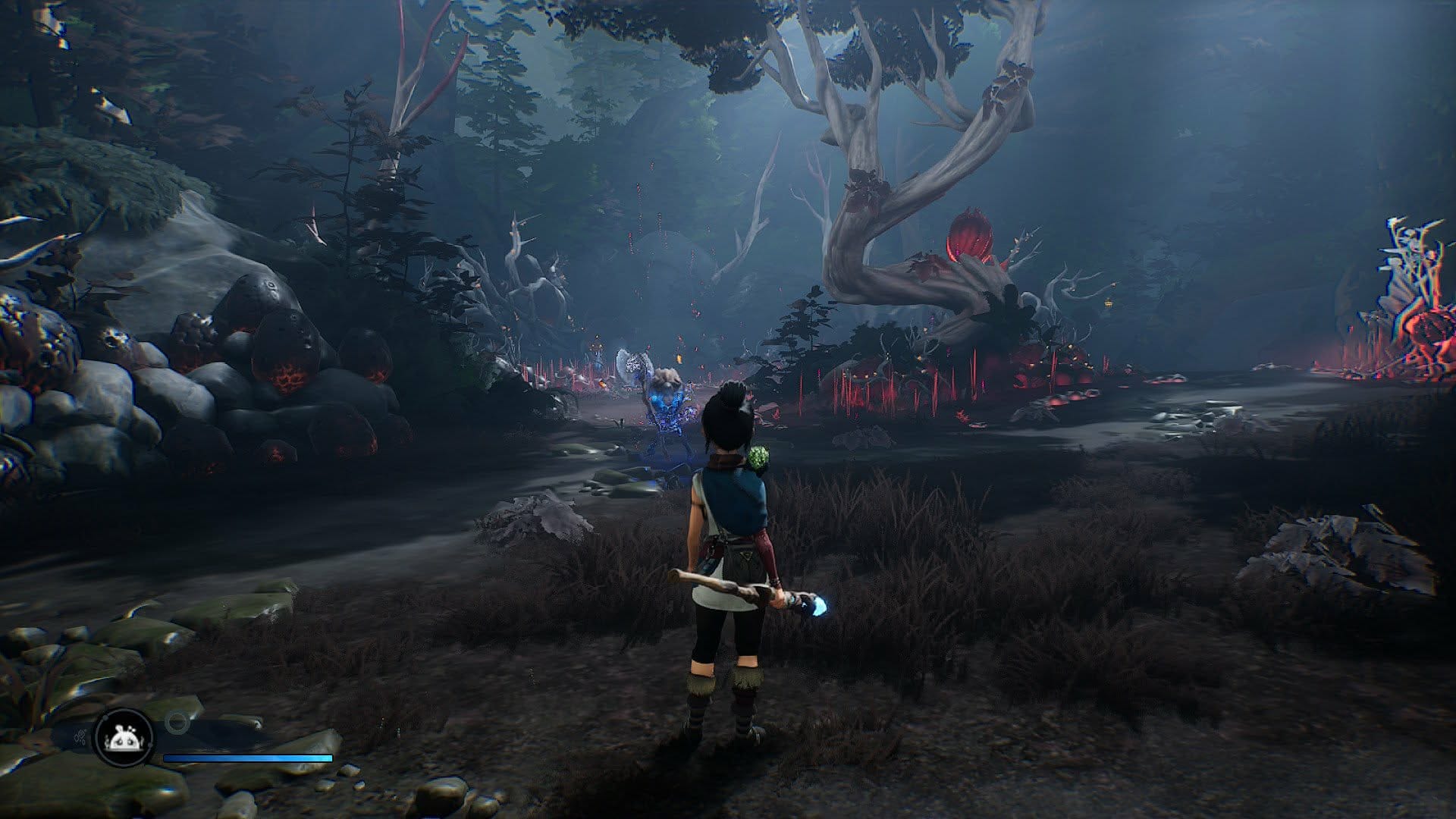Screen dimensions: 1456x819
Task: Select the empty Rot courage ring
Action: tap(177, 723)
